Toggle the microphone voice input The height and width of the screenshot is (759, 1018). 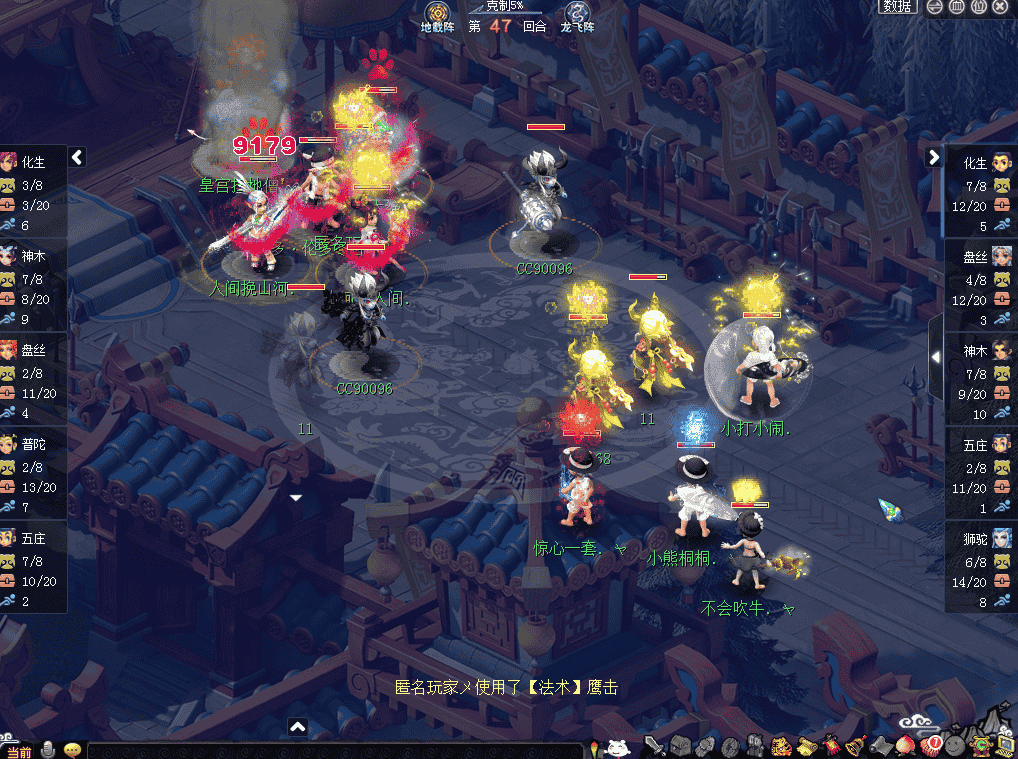[x=47, y=750]
